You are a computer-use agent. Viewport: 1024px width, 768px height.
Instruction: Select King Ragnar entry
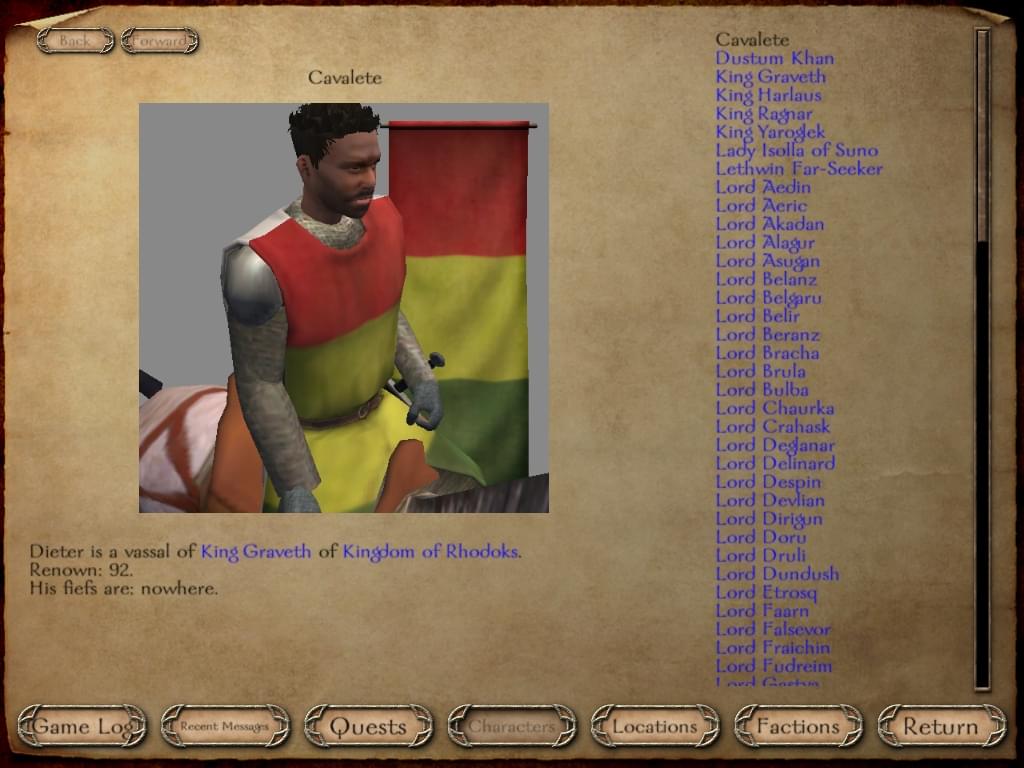tap(763, 113)
